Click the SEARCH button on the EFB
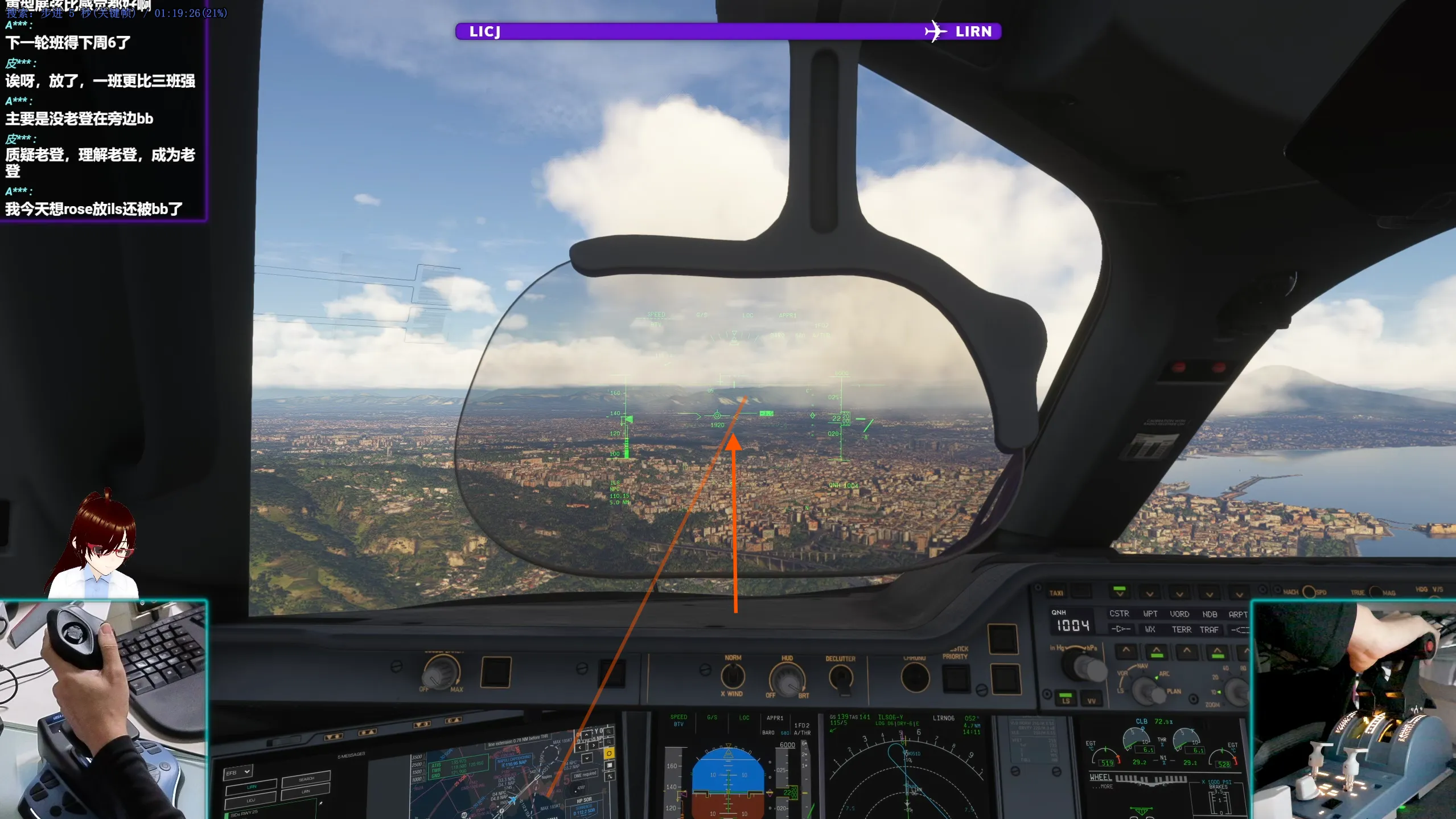This screenshot has height=819, width=1456. coord(306,779)
